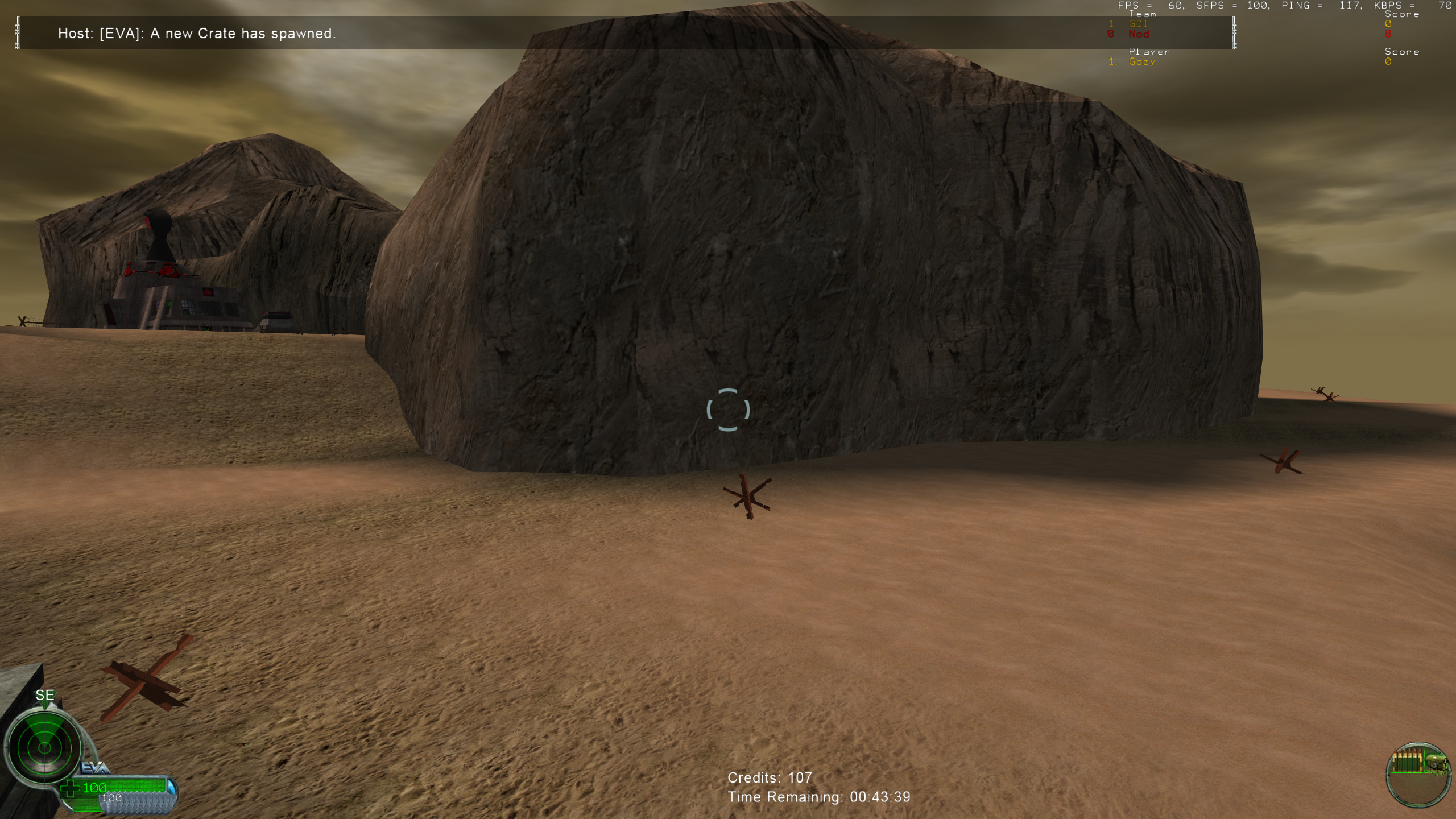Select the EVA logo on the HUD

click(x=94, y=768)
